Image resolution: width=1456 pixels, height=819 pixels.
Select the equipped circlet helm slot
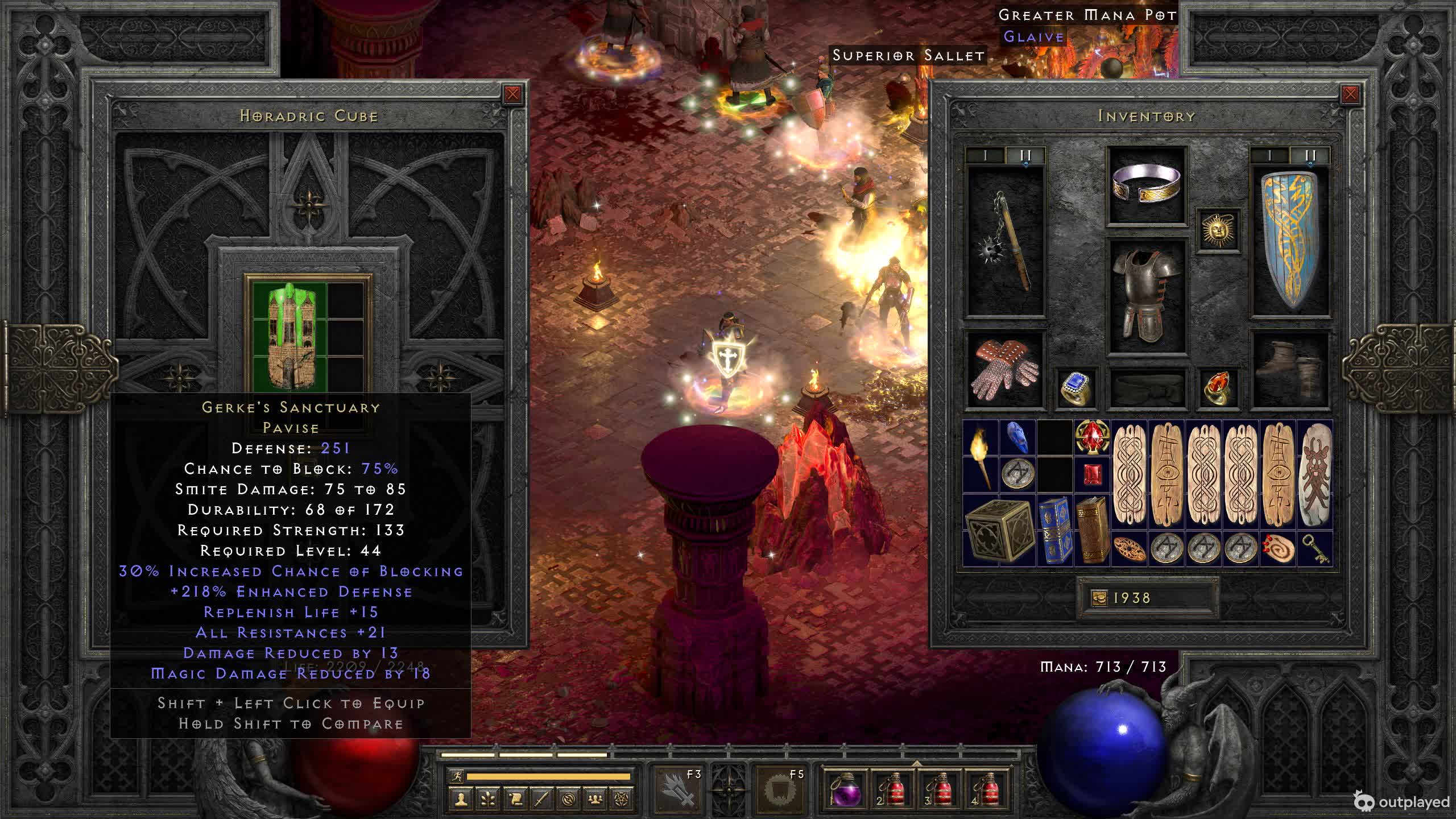pos(1147,185)
